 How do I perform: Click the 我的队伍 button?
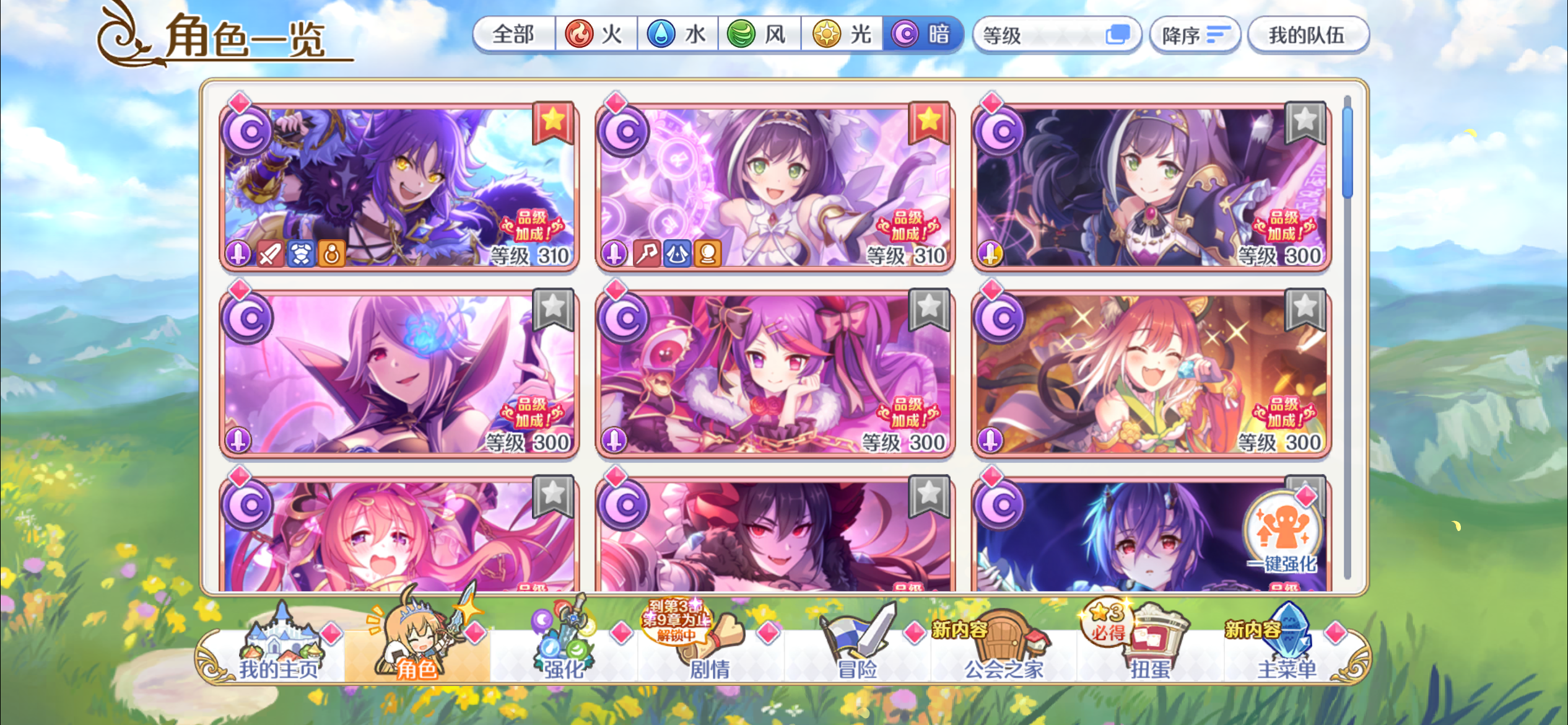tap(1309, 35)
